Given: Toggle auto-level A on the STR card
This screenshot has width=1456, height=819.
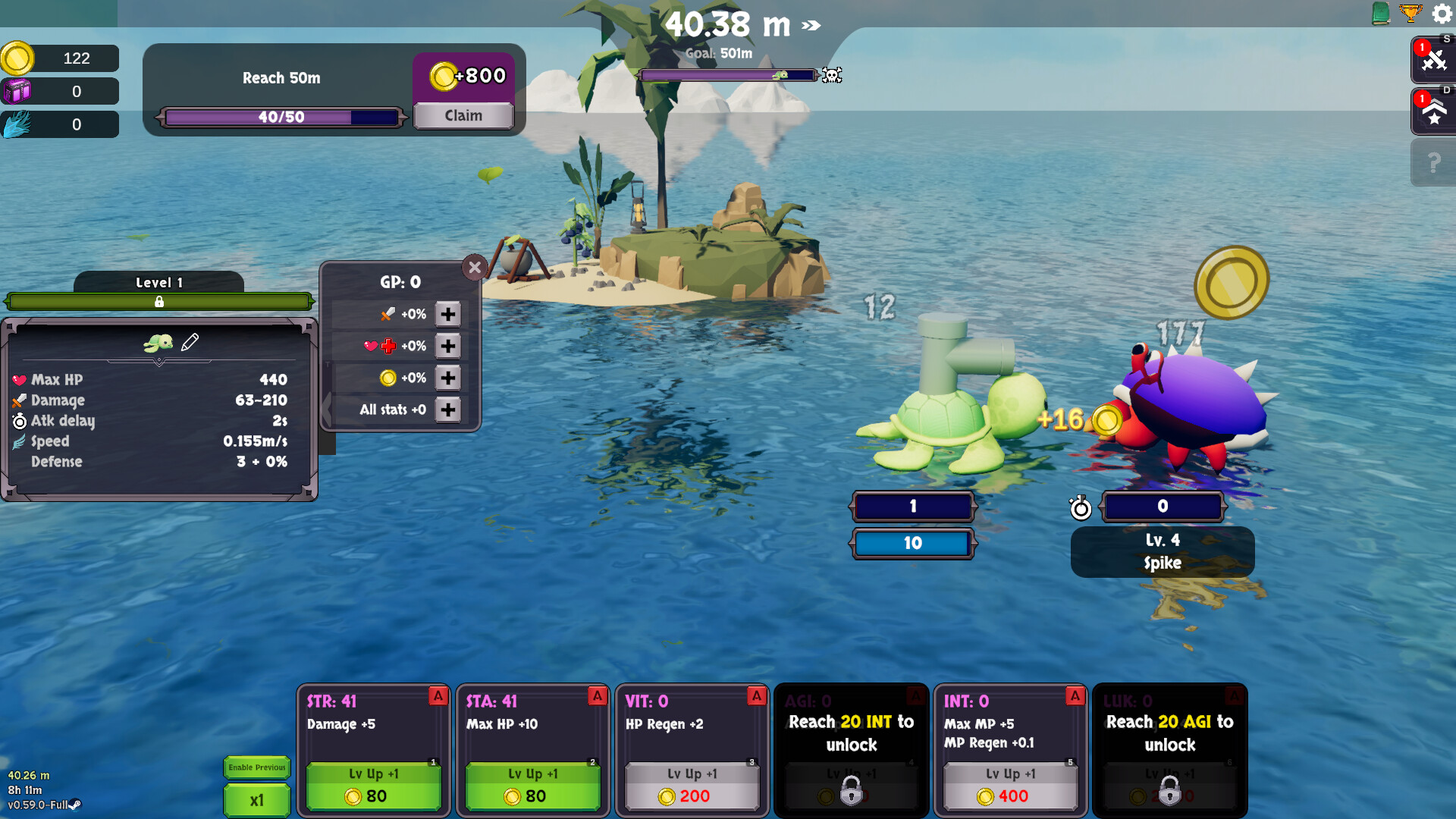Looking at the screenshot, I should [438, 697].
